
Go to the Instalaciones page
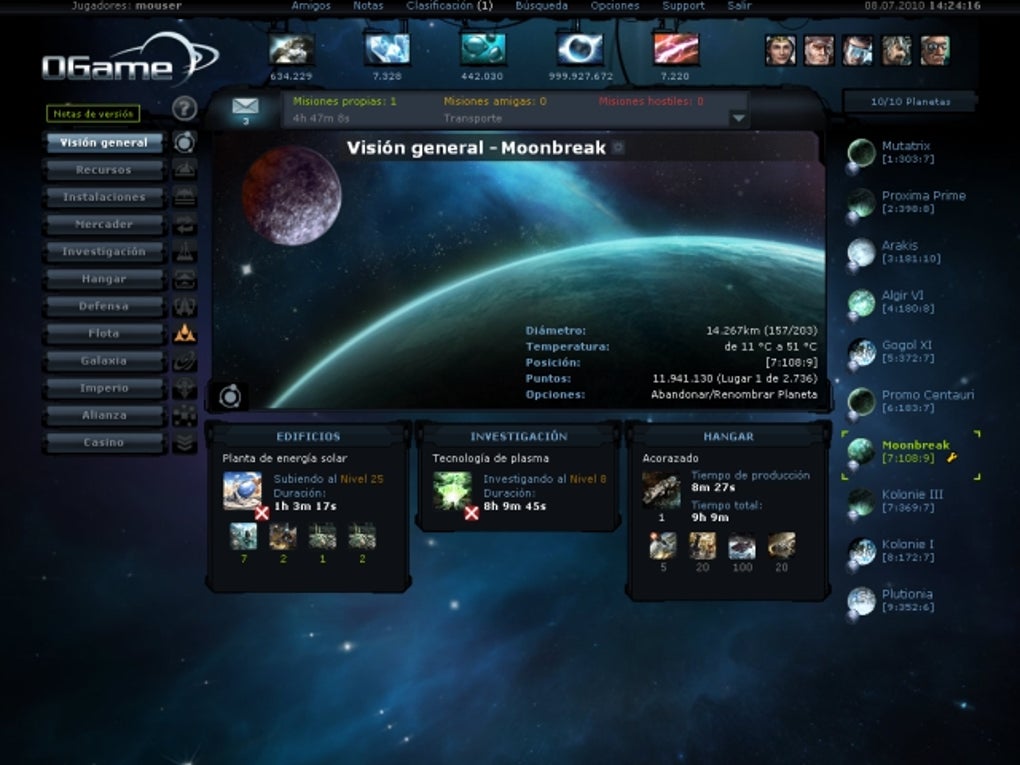[x=104, y=197]
